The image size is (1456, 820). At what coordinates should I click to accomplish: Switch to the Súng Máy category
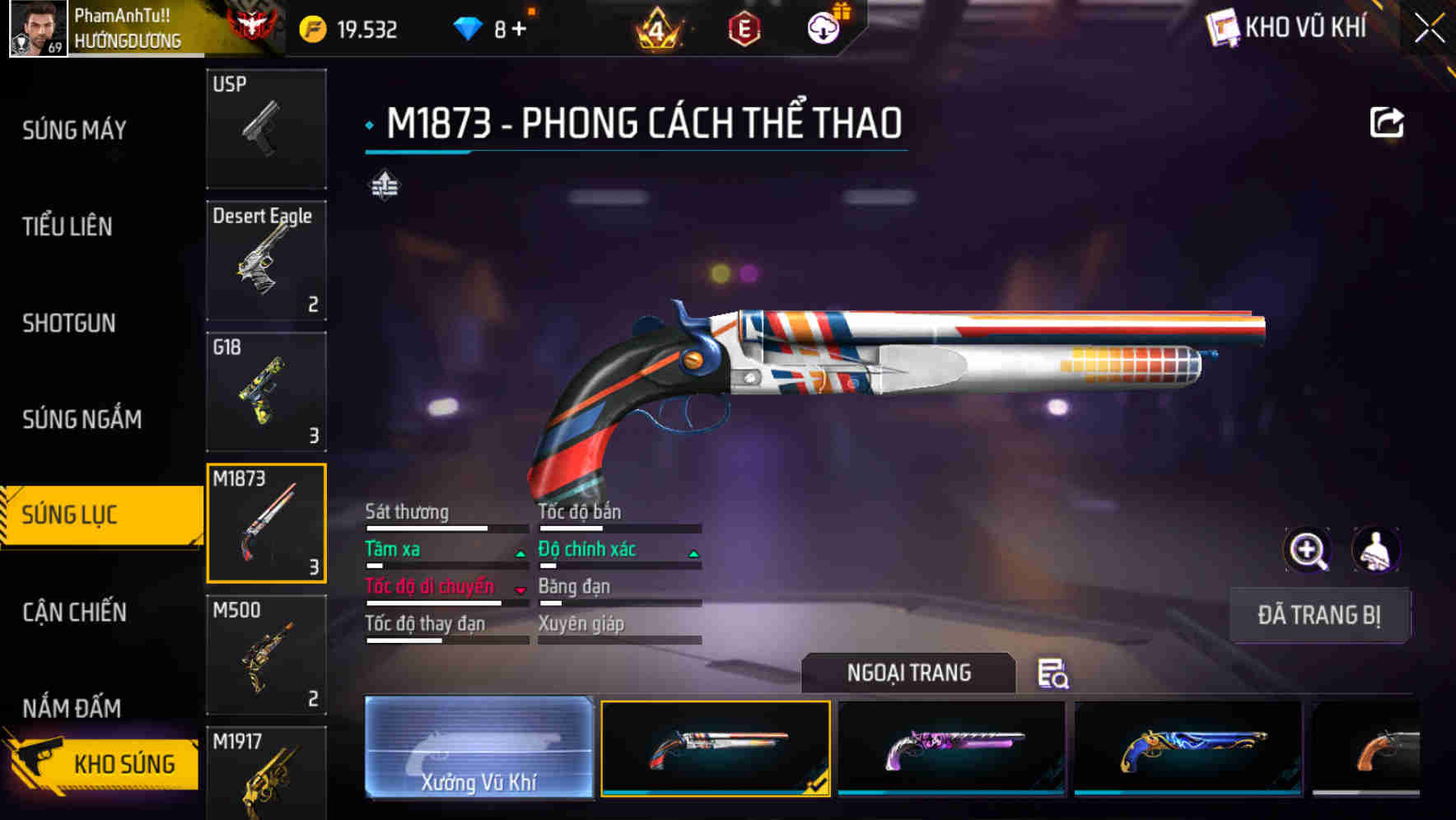(75, 130)
